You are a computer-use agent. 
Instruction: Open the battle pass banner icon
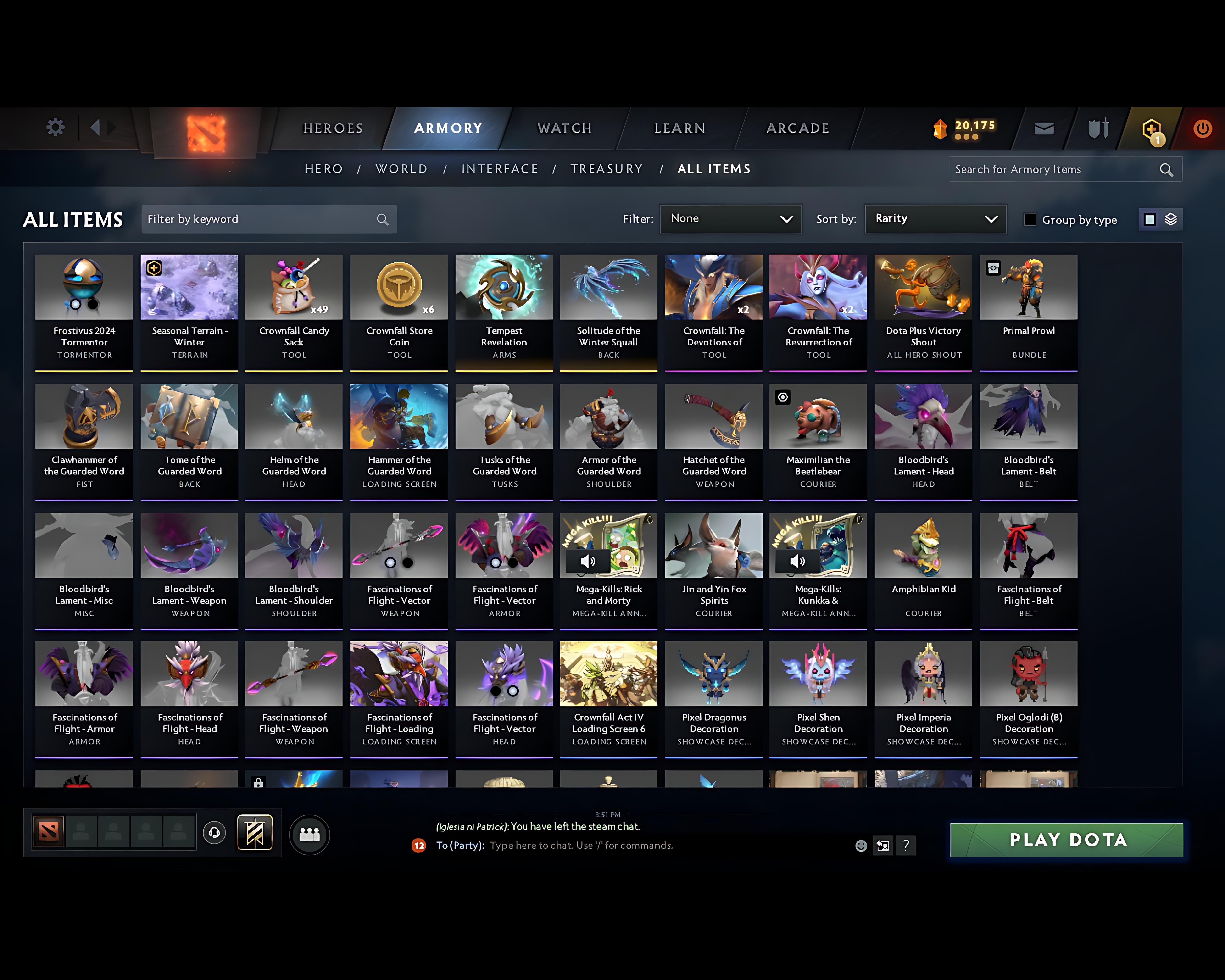tap(255, 832)
